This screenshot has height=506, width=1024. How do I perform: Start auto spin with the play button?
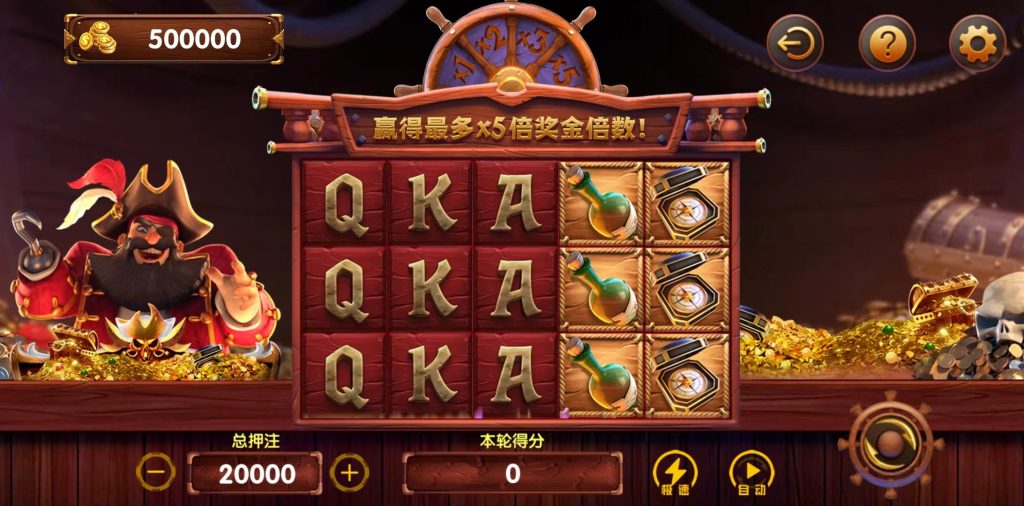click(752, 472)
